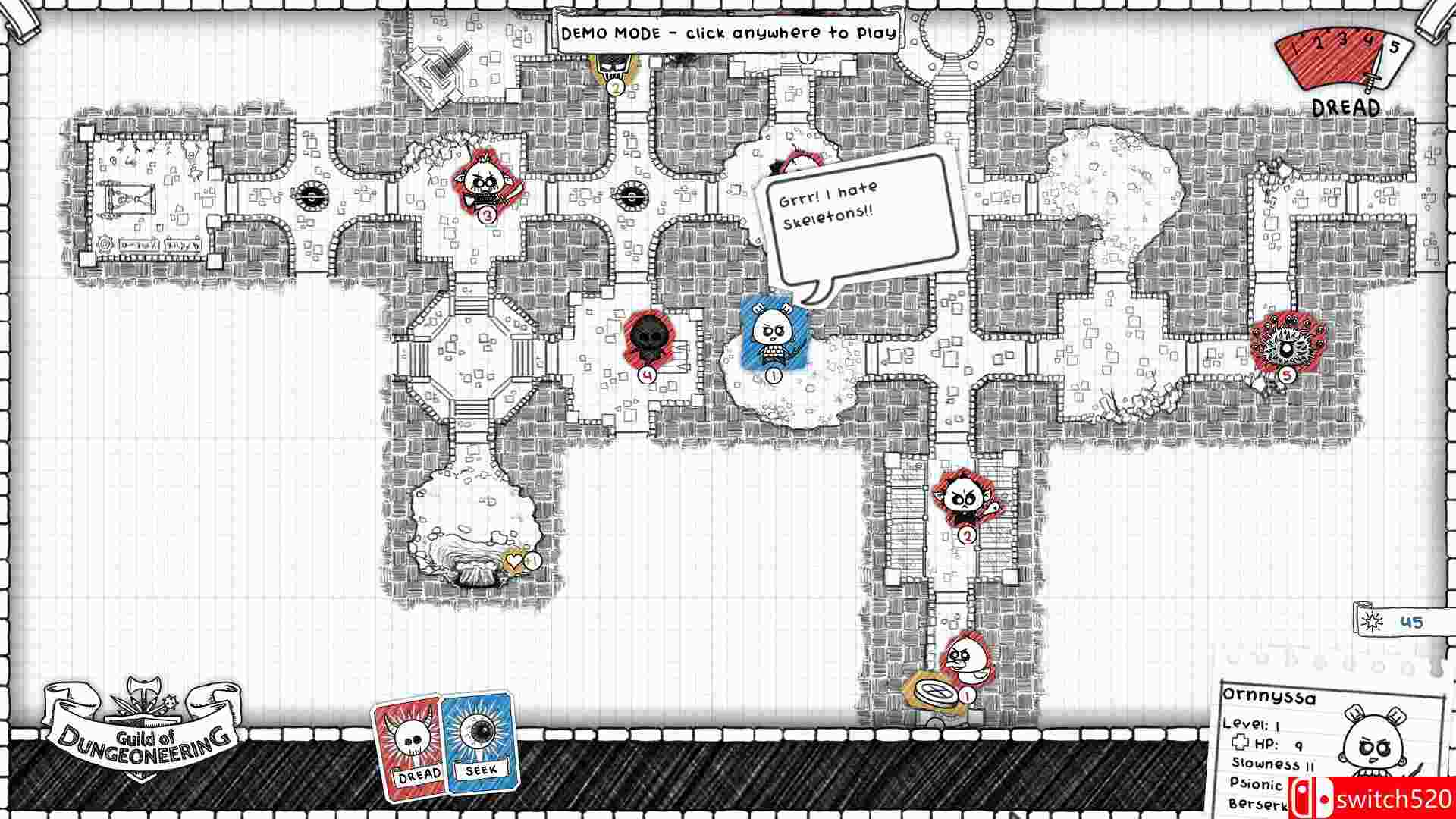Click the mace-wielding monster marked 3
The image size is (1456, 819).
point(485,186)
